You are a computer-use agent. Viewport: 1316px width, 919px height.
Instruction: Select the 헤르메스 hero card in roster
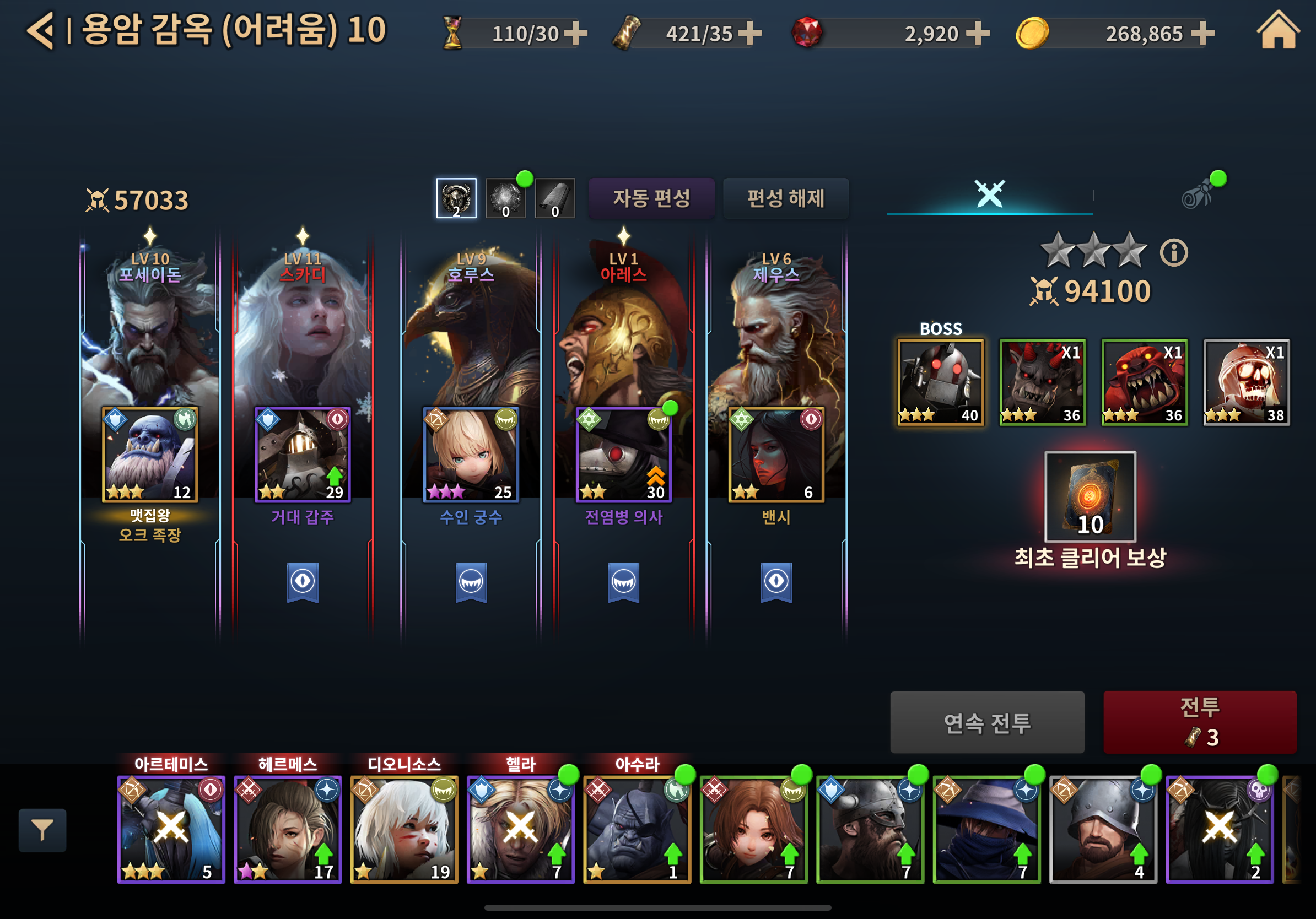(287, 829)
